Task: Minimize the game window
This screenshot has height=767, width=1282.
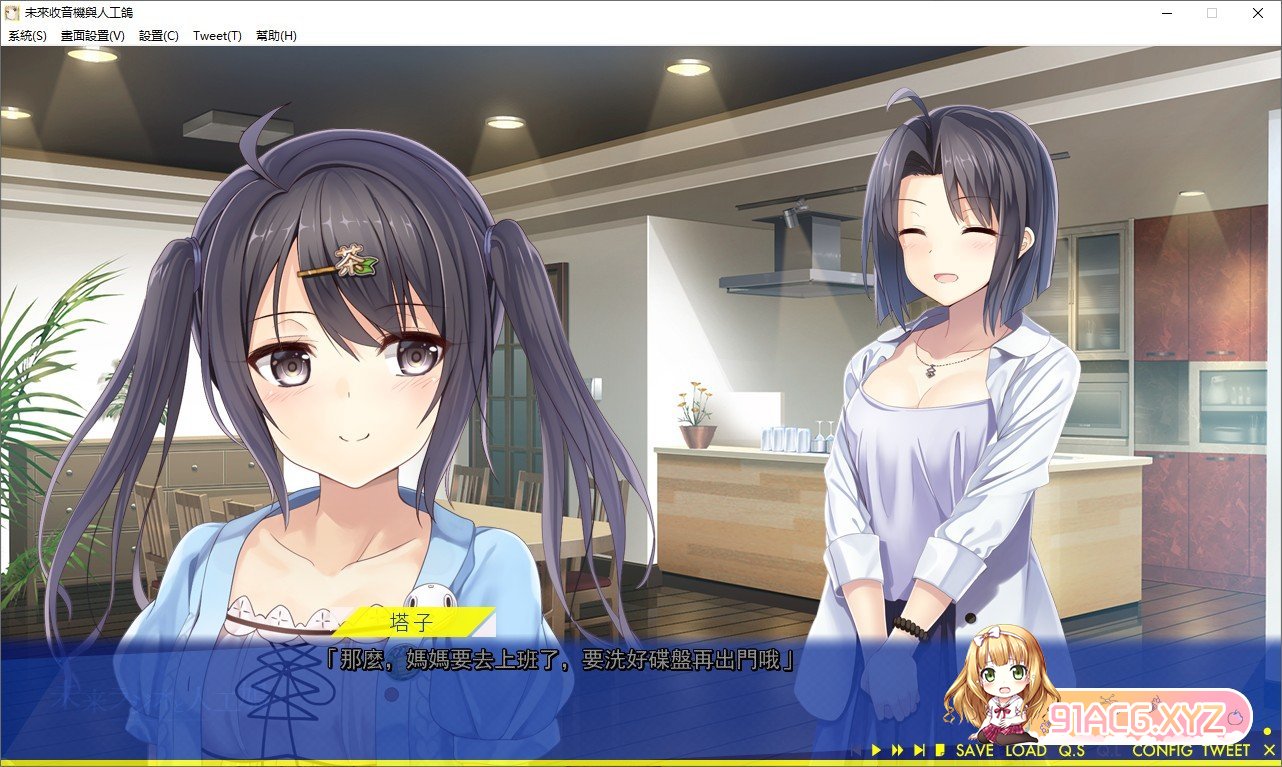Action: point(1167,13)
